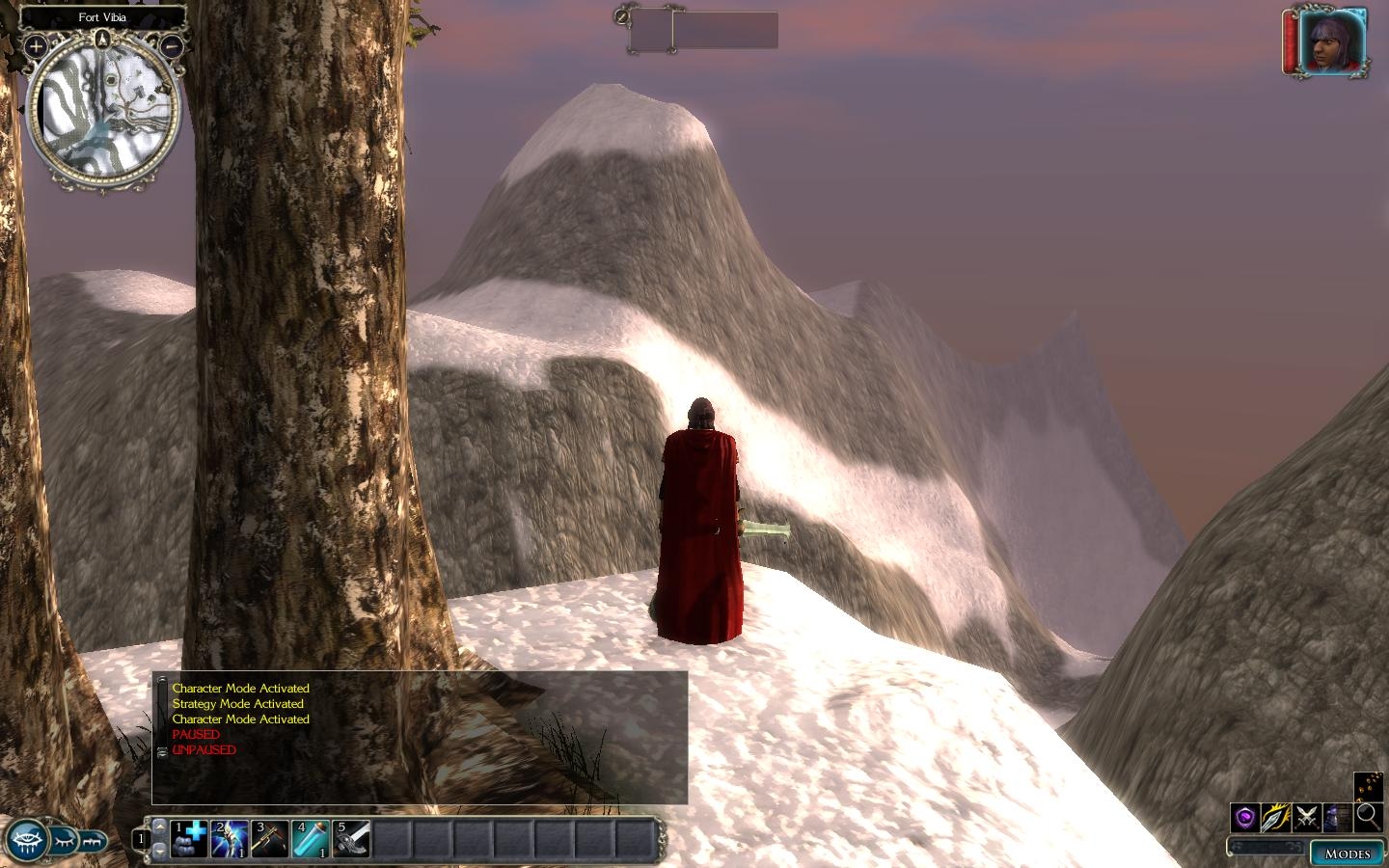1389x868 pixels.
Task: Zoom out the minimap with the minus button
Action: (171, 45)
